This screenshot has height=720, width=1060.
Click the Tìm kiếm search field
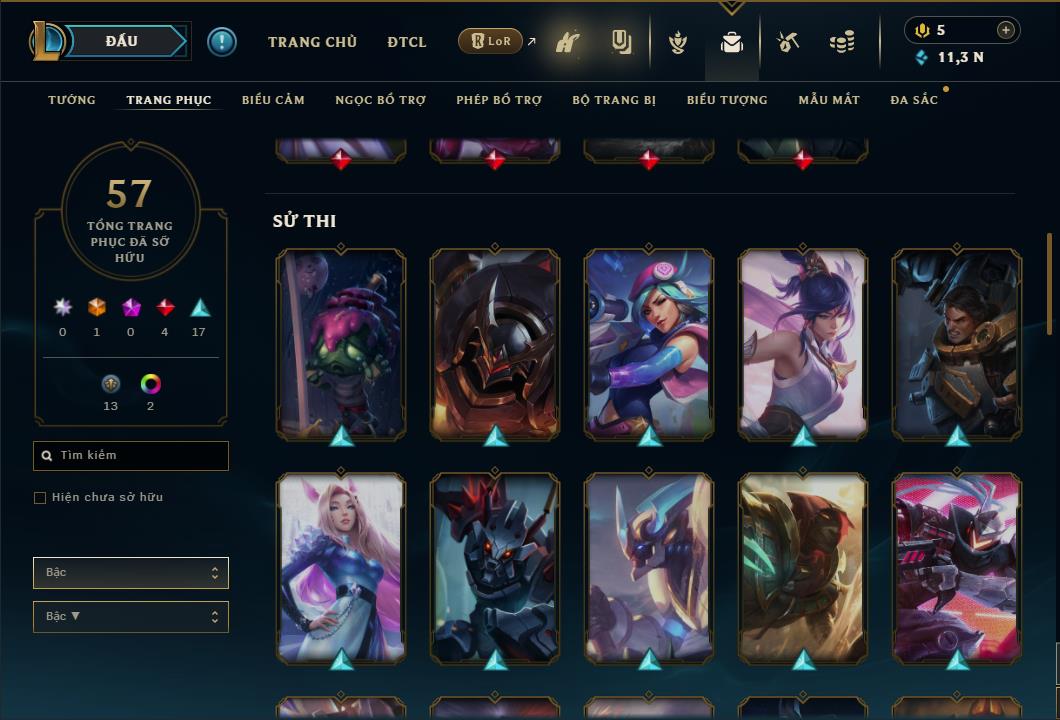[x=131, y=456]
